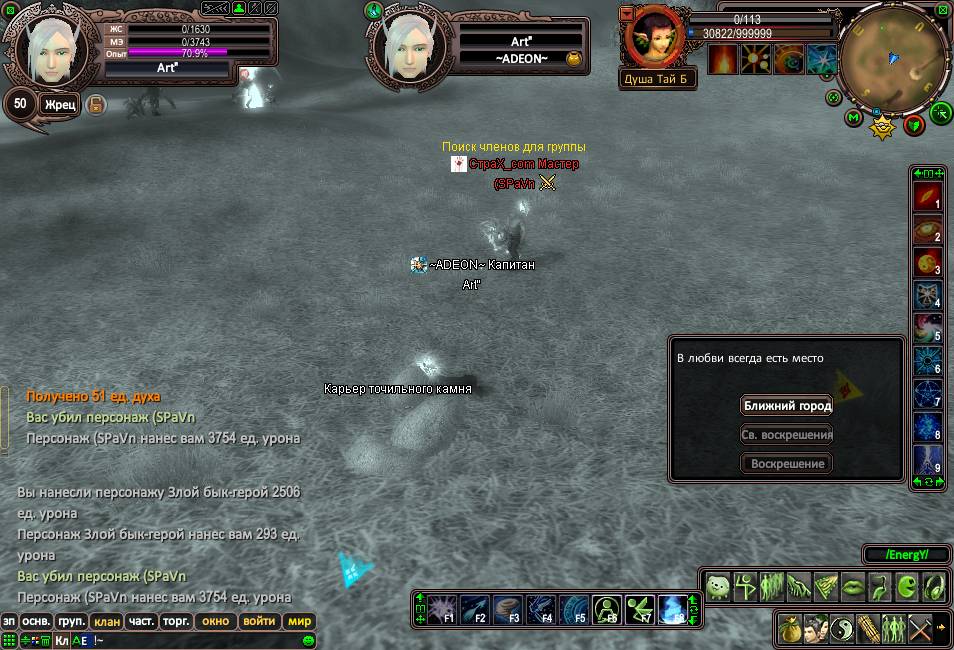This screenshot has width=954, height=650.
Task: Open the map with the green M button
Action: point(853,118)
